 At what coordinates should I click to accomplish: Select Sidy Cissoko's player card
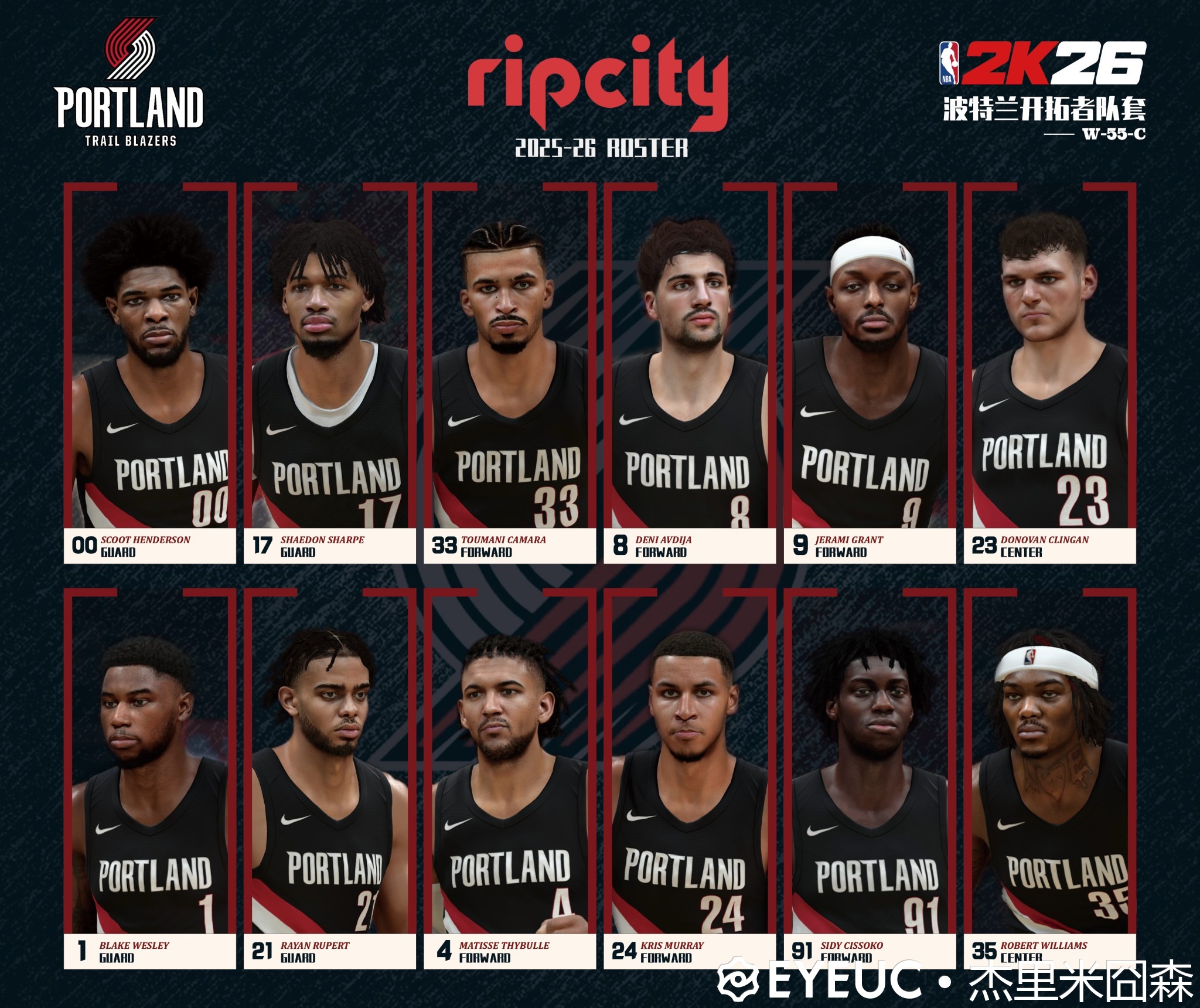click(870, 779)
